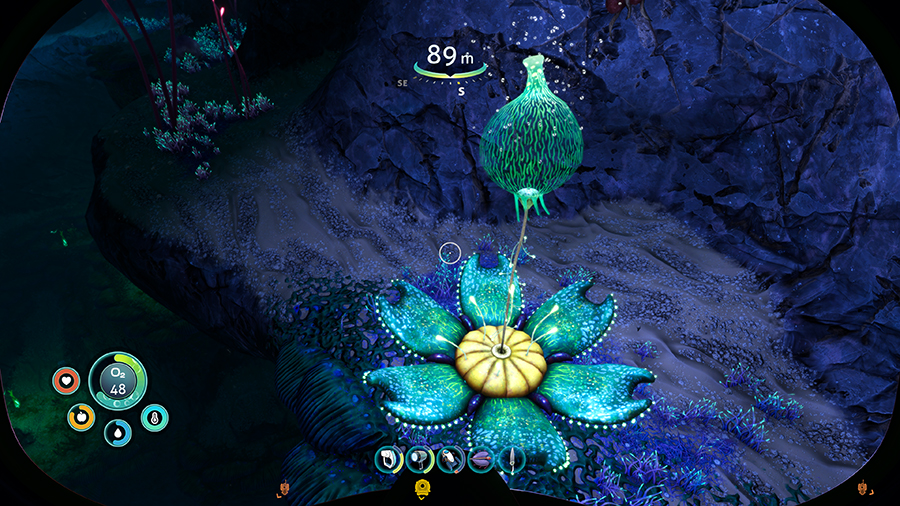Select the purple fish hotbar slot
The height and width of the screenshot is (506, 900).
click(x=481, y=459)
